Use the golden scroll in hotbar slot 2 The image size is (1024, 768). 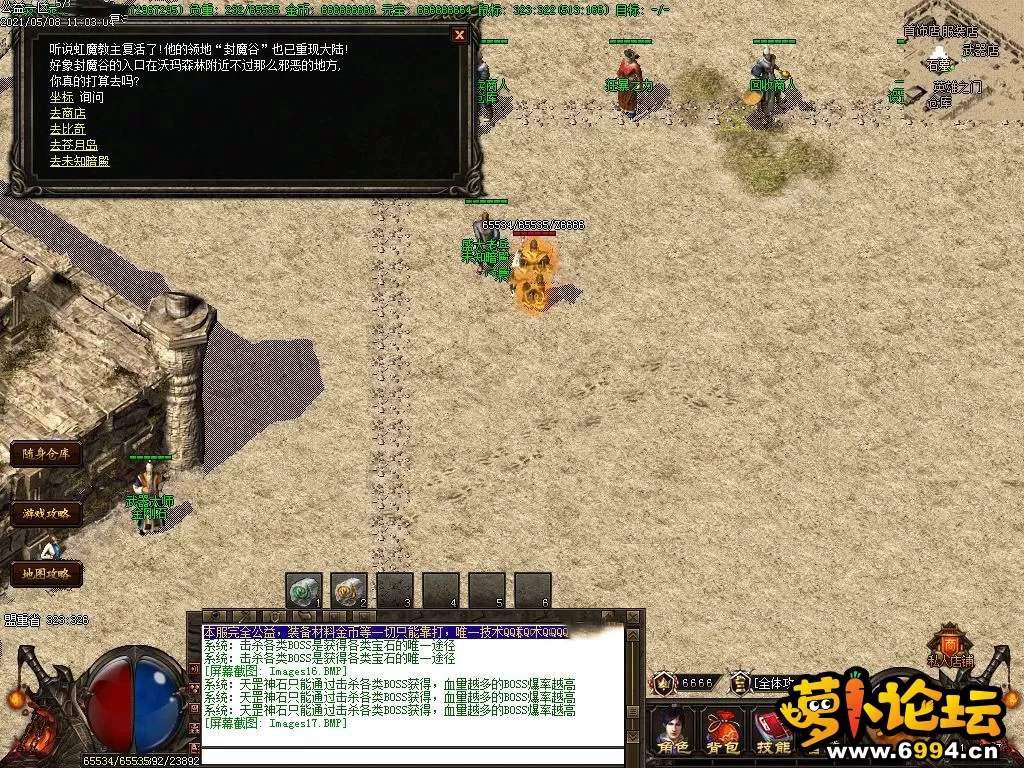pyautogui.click(x=349, y=591)
